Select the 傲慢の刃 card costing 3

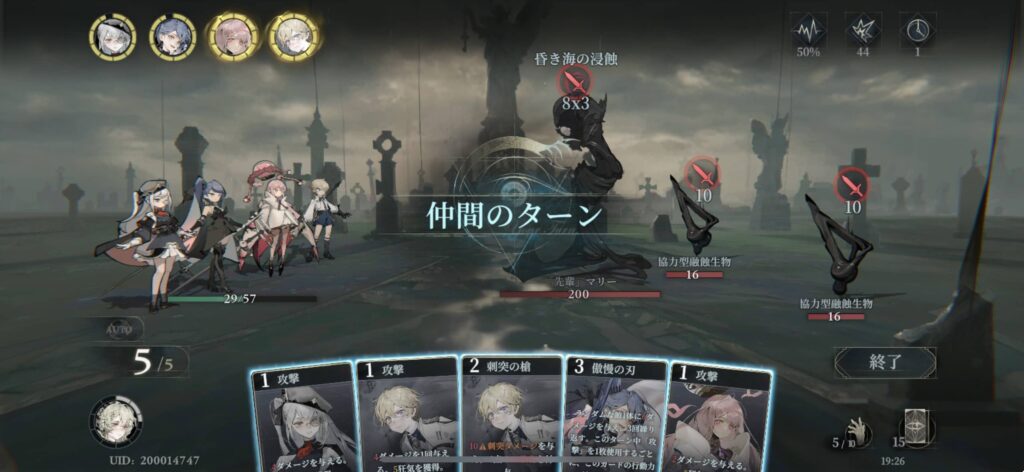(614, 415)
